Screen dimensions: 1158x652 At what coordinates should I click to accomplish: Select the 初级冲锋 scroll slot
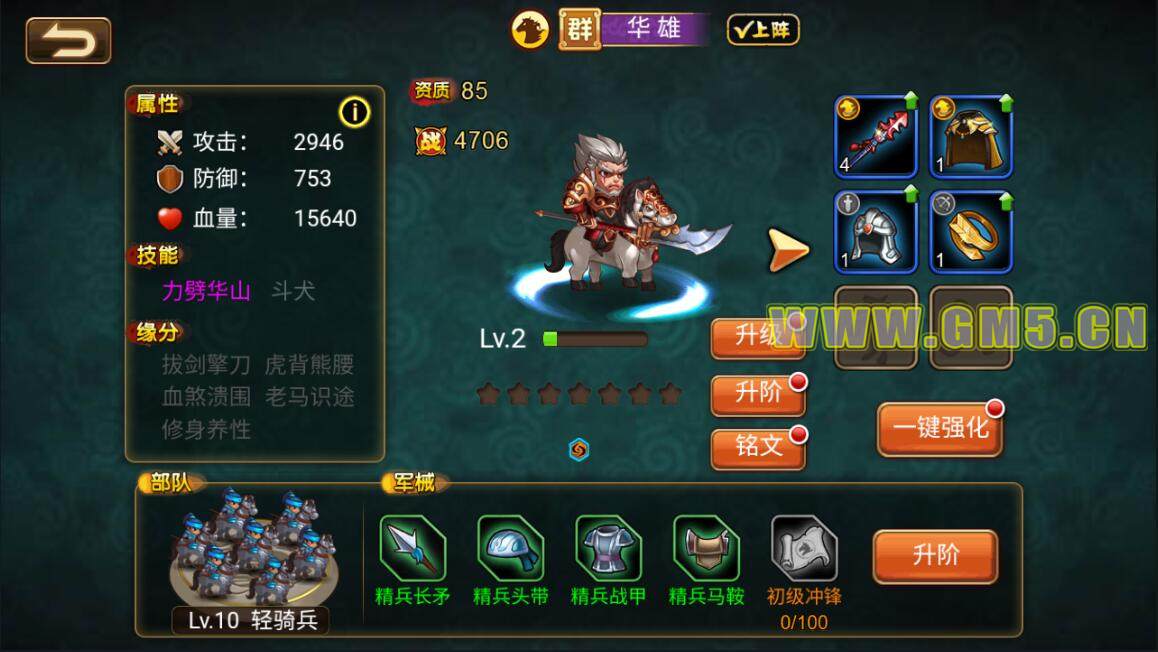pyautogui.click(x=804, y=550)
